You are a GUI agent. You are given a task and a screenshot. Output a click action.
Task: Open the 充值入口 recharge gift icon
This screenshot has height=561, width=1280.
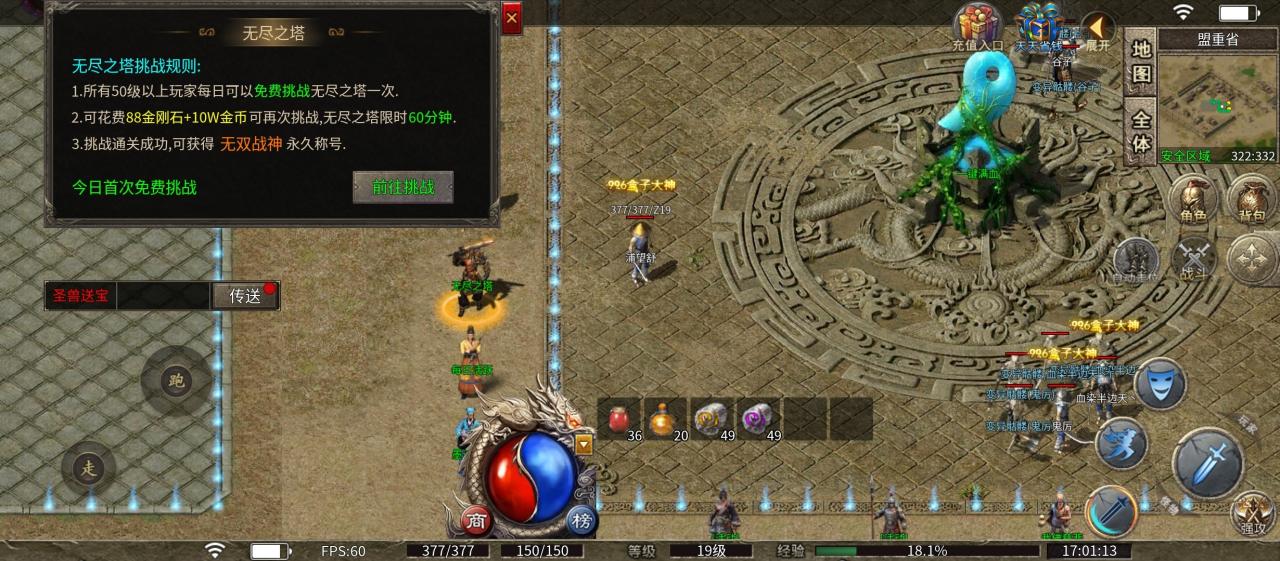(x=977, y=25)
